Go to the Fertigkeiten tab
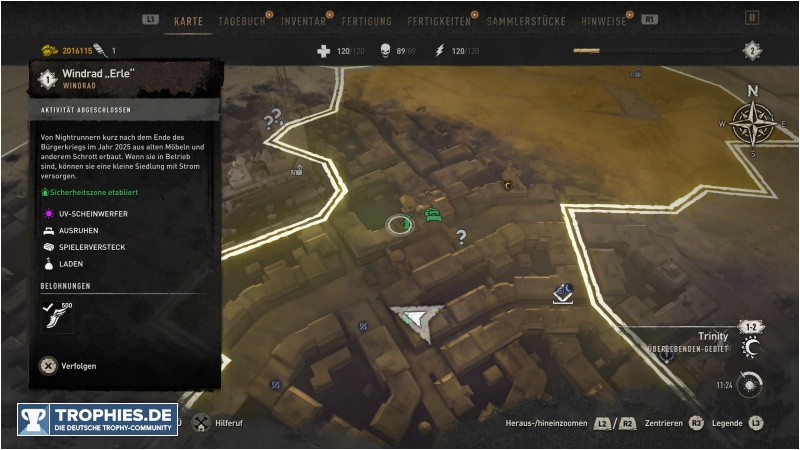800x450 pixels. (x=438, y=20)
